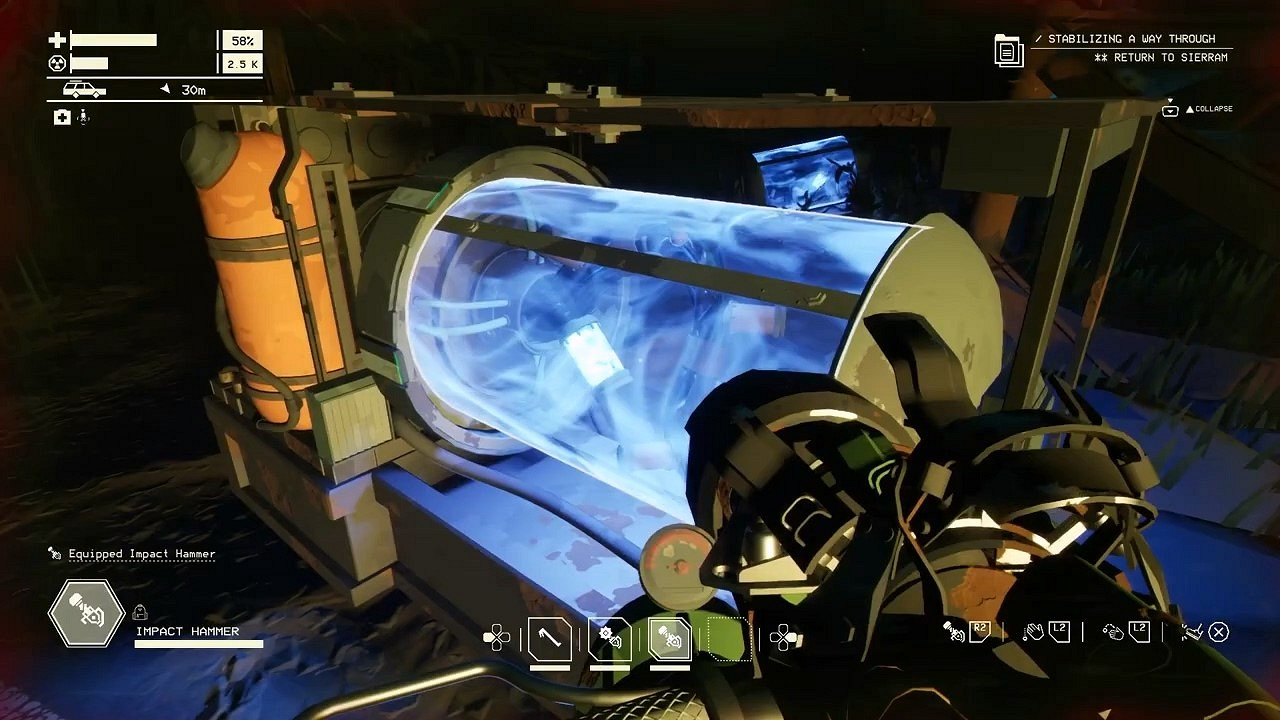Select the Impact Hammer hexagon icon
1280x720 pixels.
85,613
